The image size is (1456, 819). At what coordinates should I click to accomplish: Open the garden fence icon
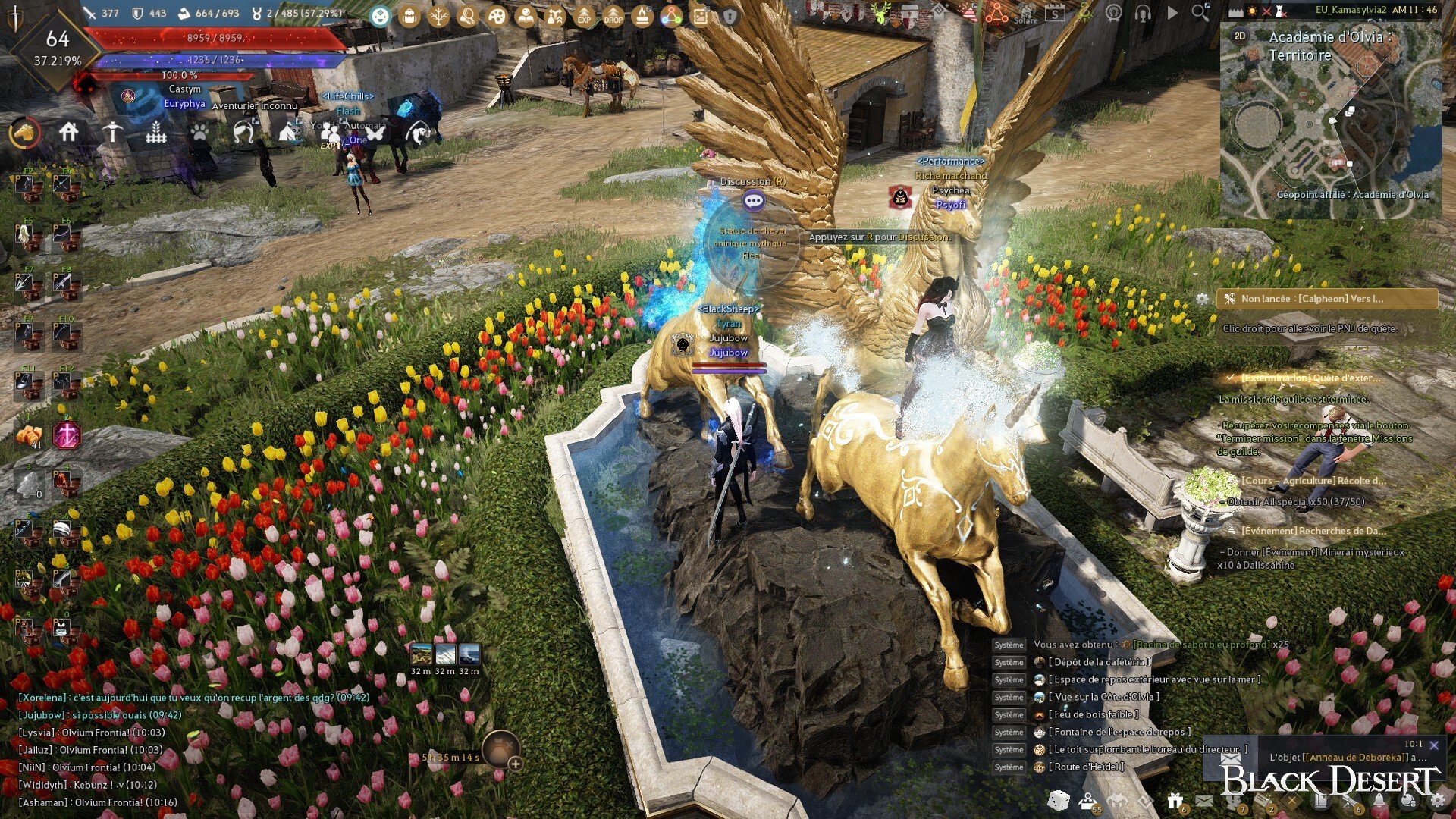155,133
